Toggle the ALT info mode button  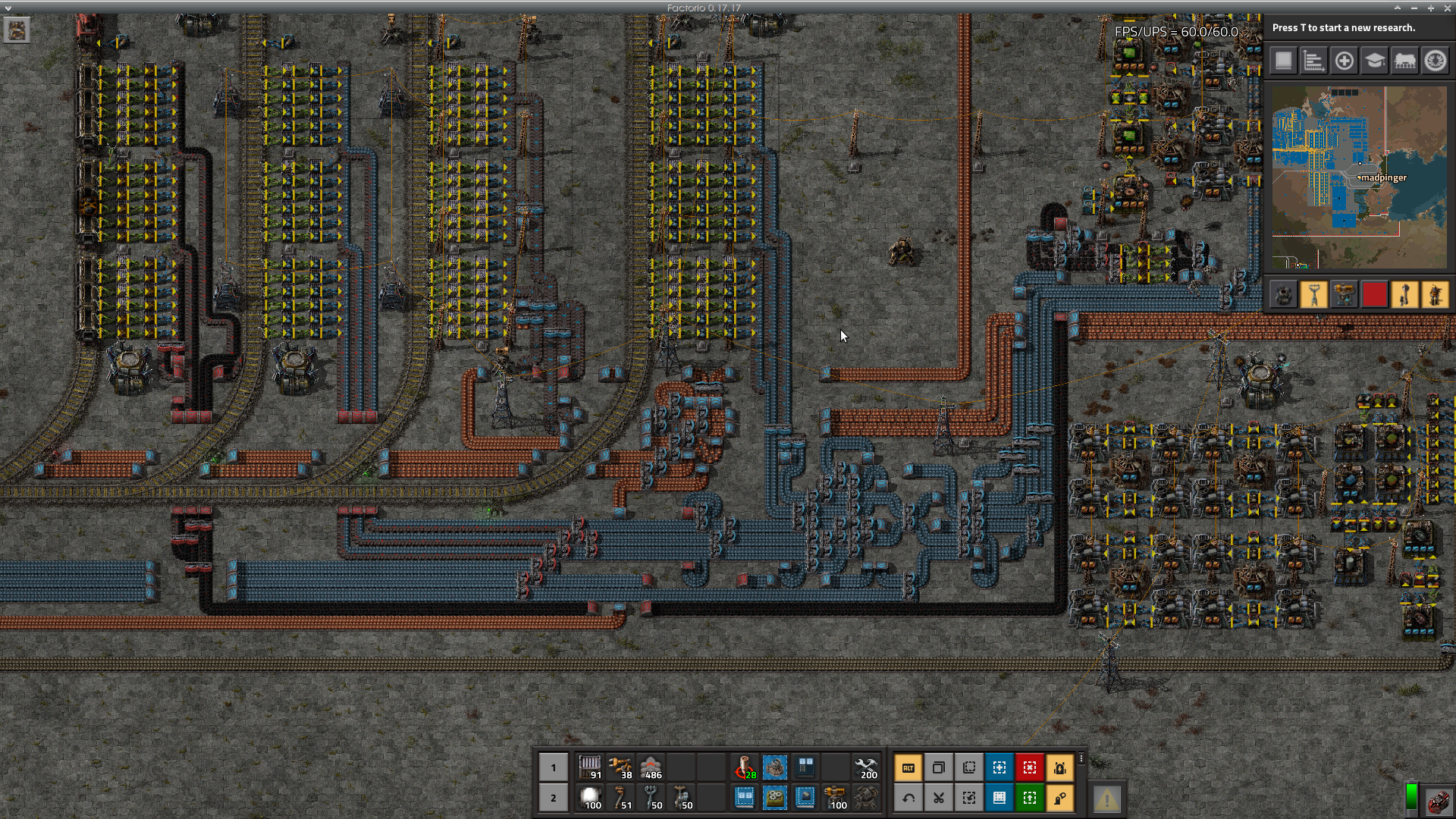coord(908,767)
